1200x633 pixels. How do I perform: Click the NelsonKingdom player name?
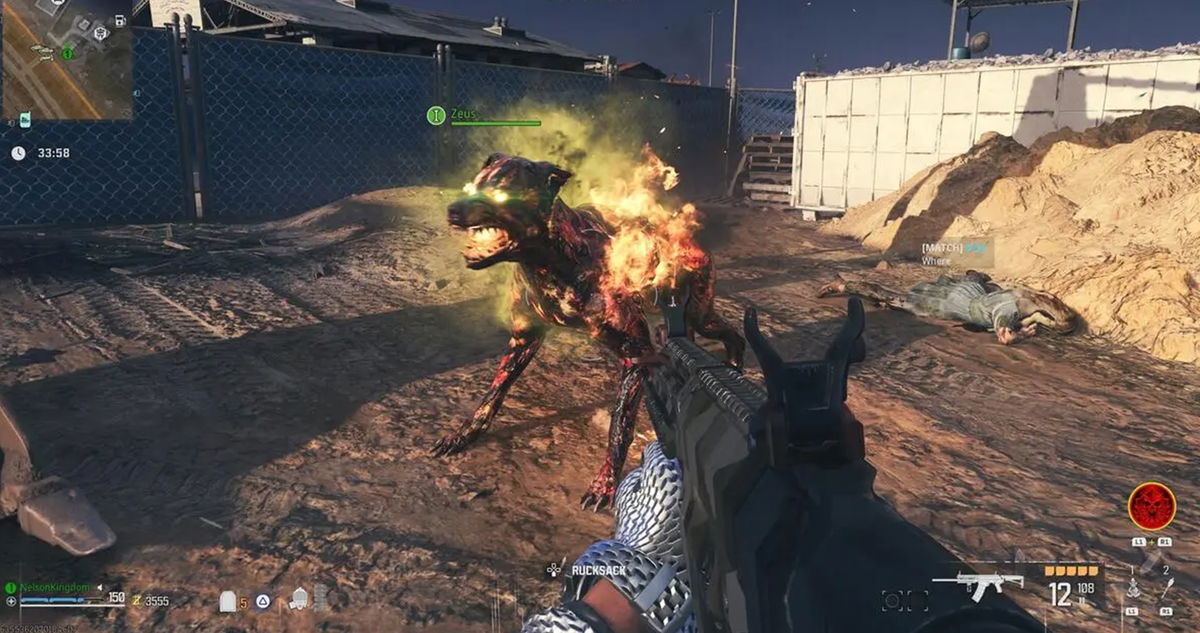pos(55,587)
